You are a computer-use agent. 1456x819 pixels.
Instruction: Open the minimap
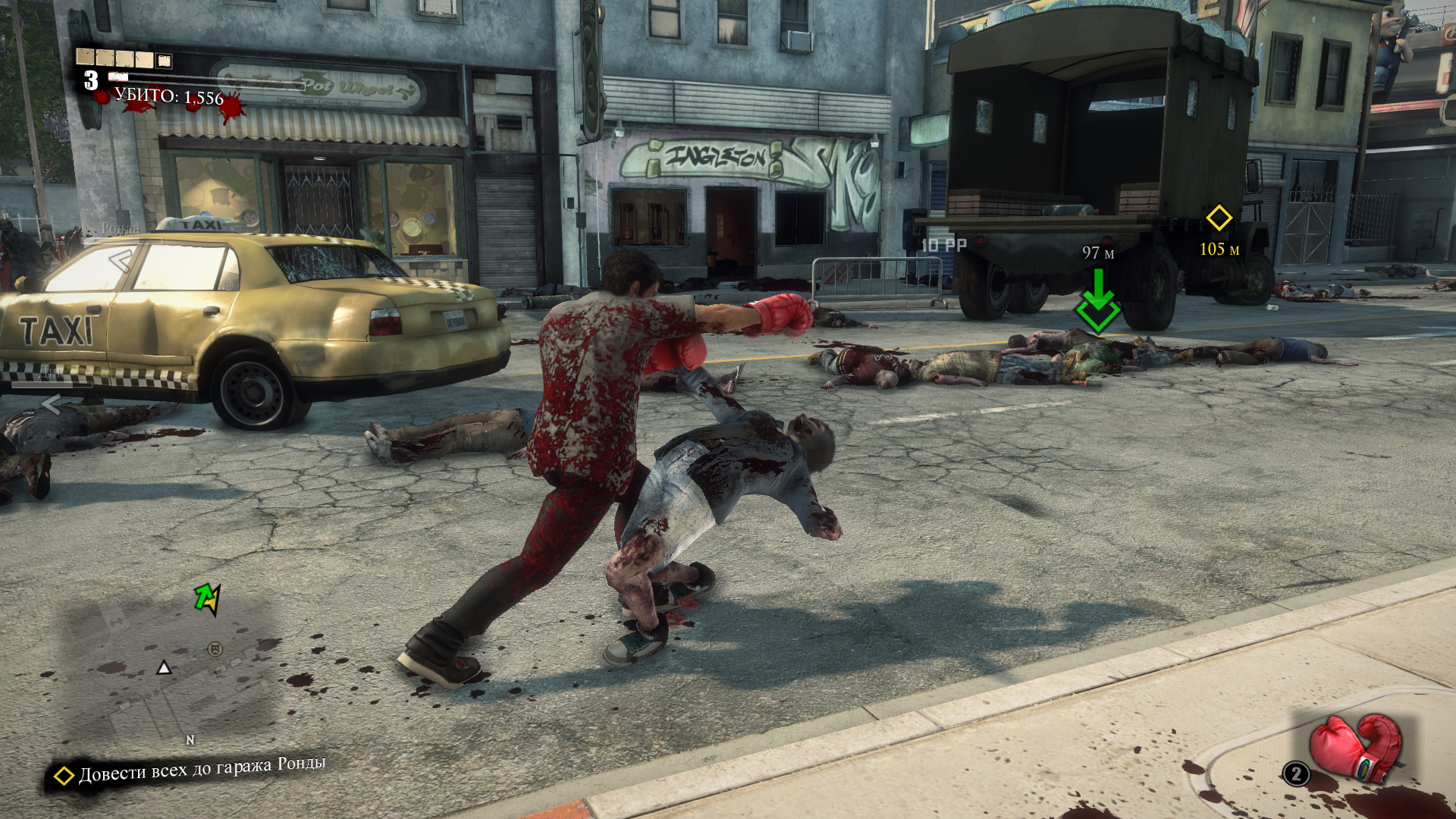171,667
